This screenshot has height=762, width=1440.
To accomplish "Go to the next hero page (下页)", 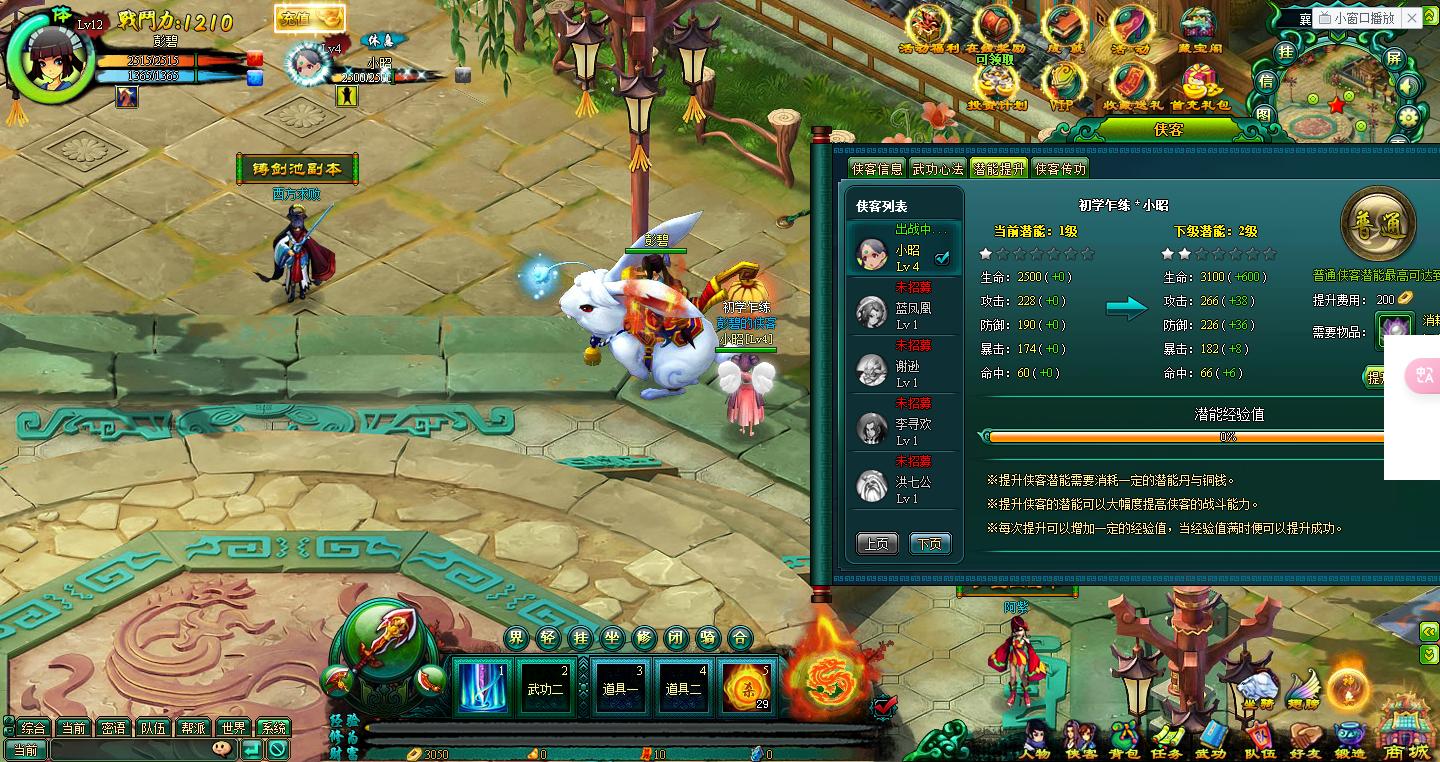I will 929,544.
